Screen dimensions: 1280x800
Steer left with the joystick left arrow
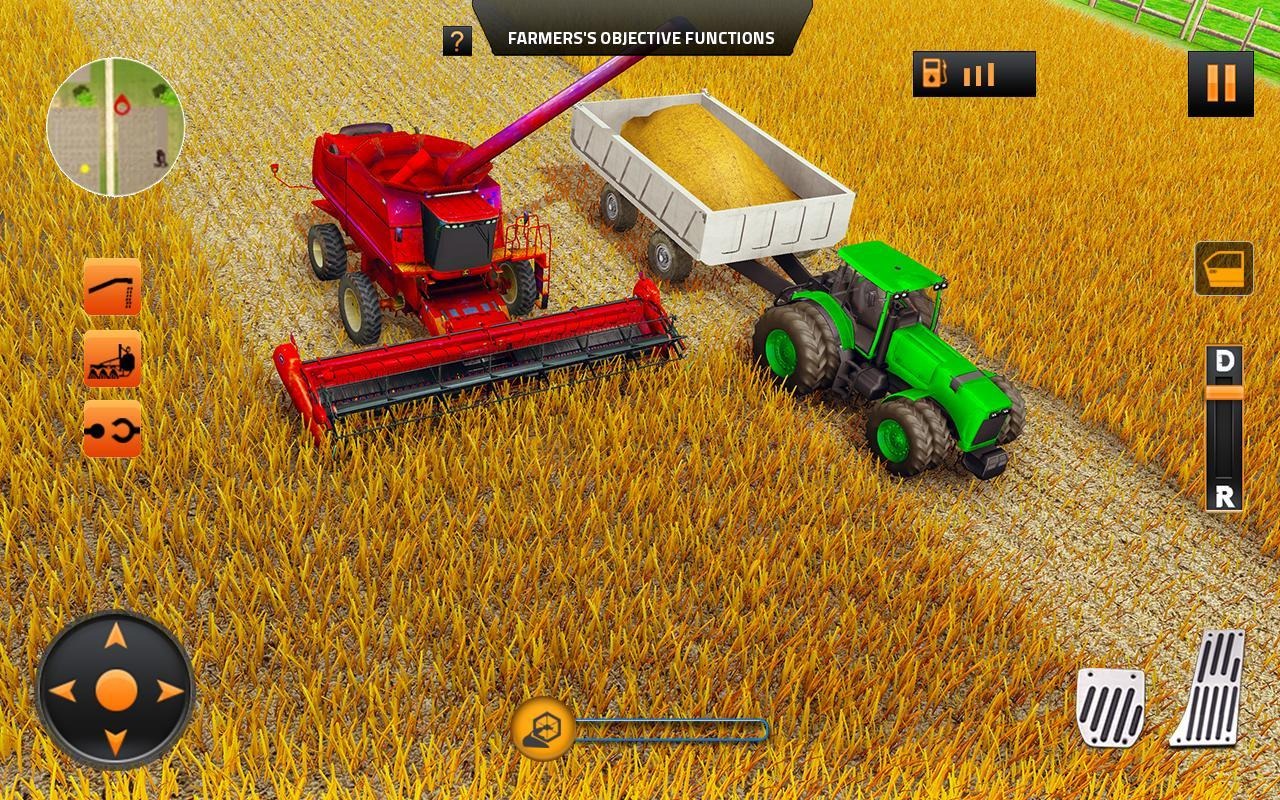[64, 690]
